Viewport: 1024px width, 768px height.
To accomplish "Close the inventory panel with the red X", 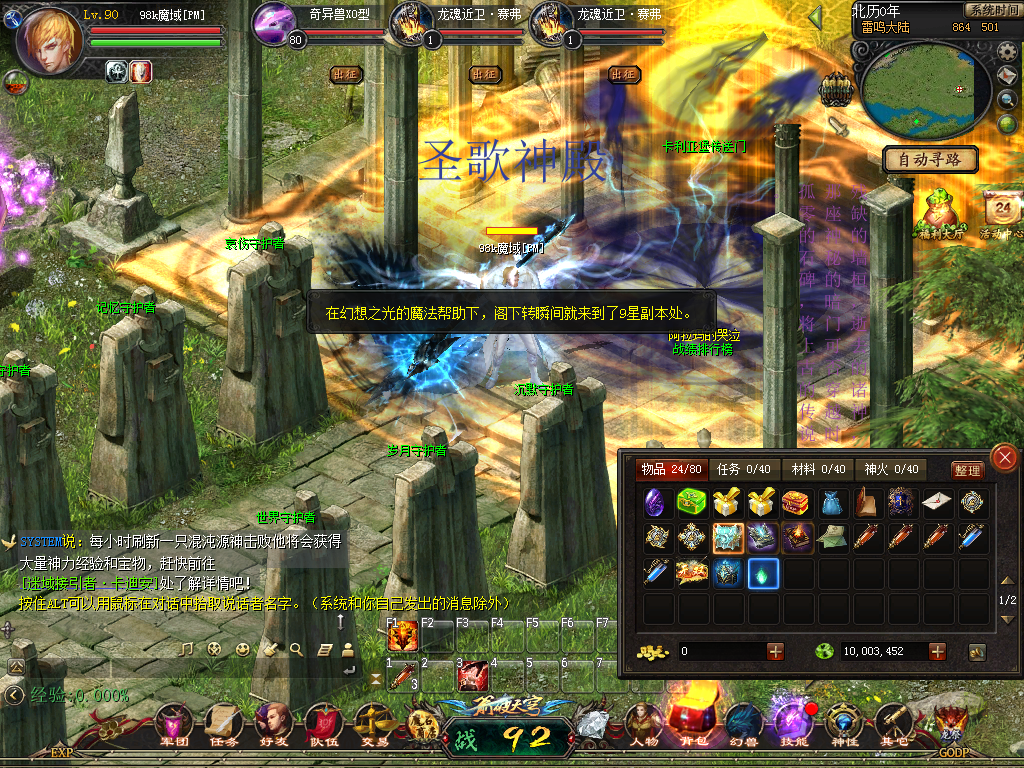I will (1003, 458).
